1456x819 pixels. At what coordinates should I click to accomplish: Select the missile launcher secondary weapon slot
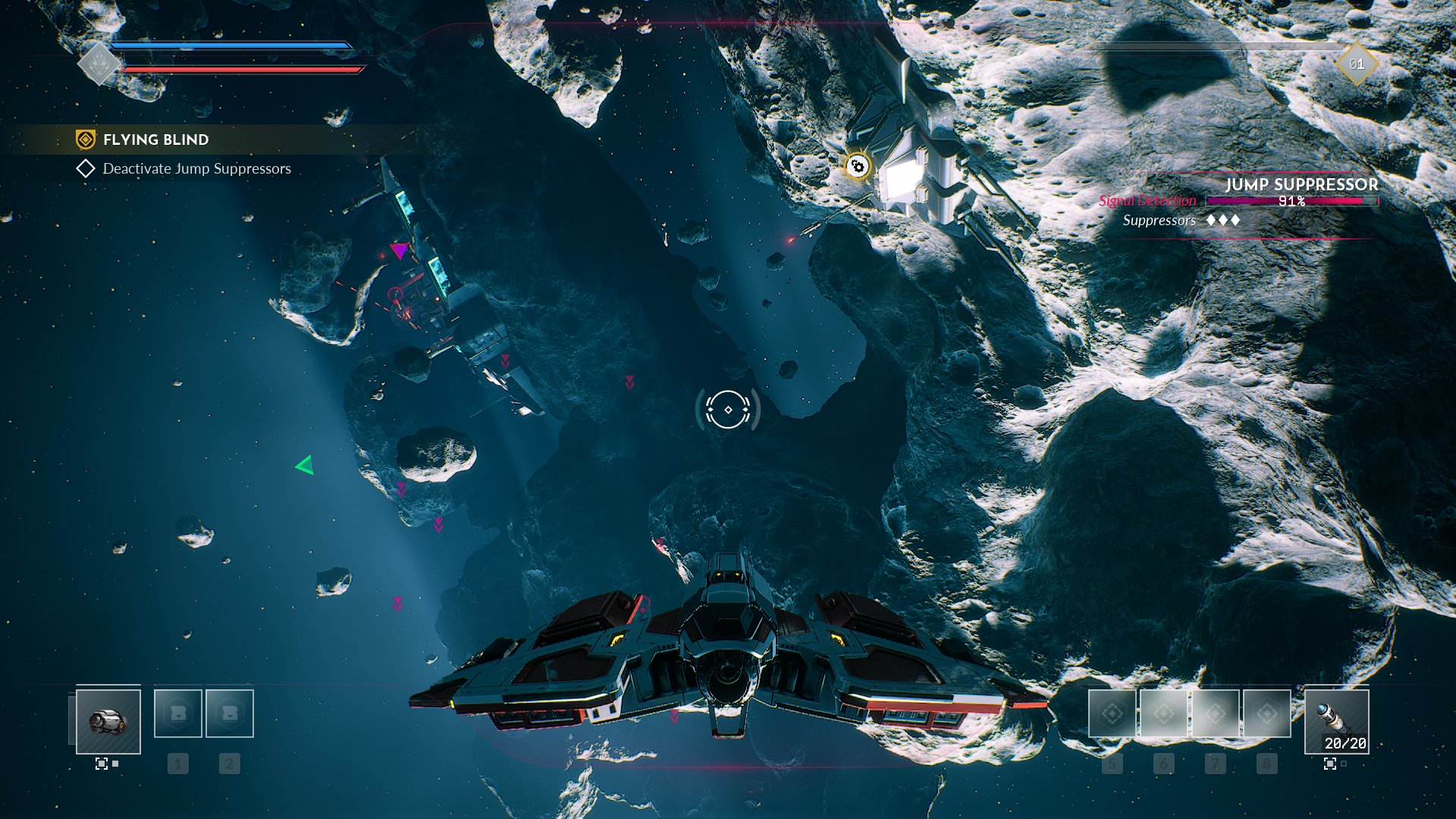(1336, 721)
